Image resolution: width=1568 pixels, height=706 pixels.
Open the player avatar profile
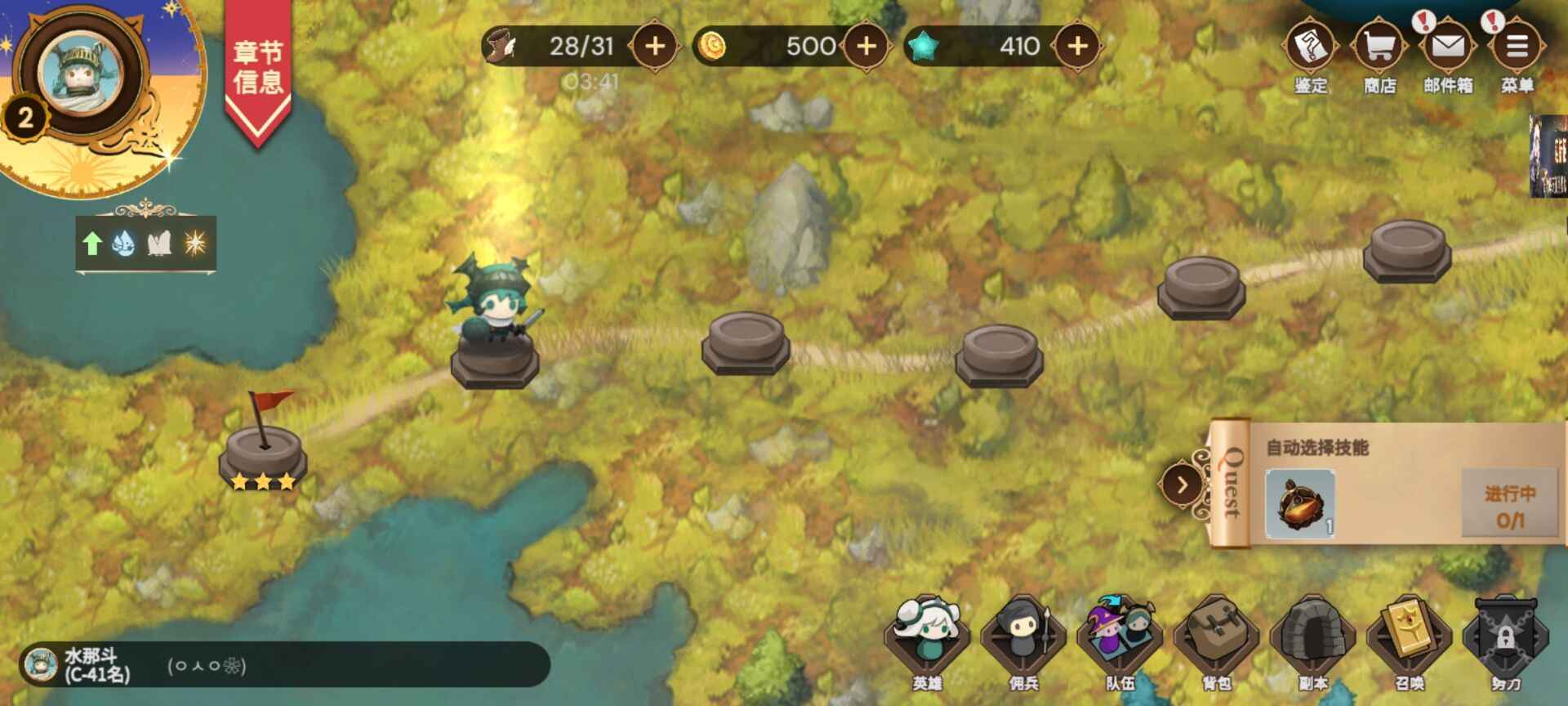tap(82, 74)
